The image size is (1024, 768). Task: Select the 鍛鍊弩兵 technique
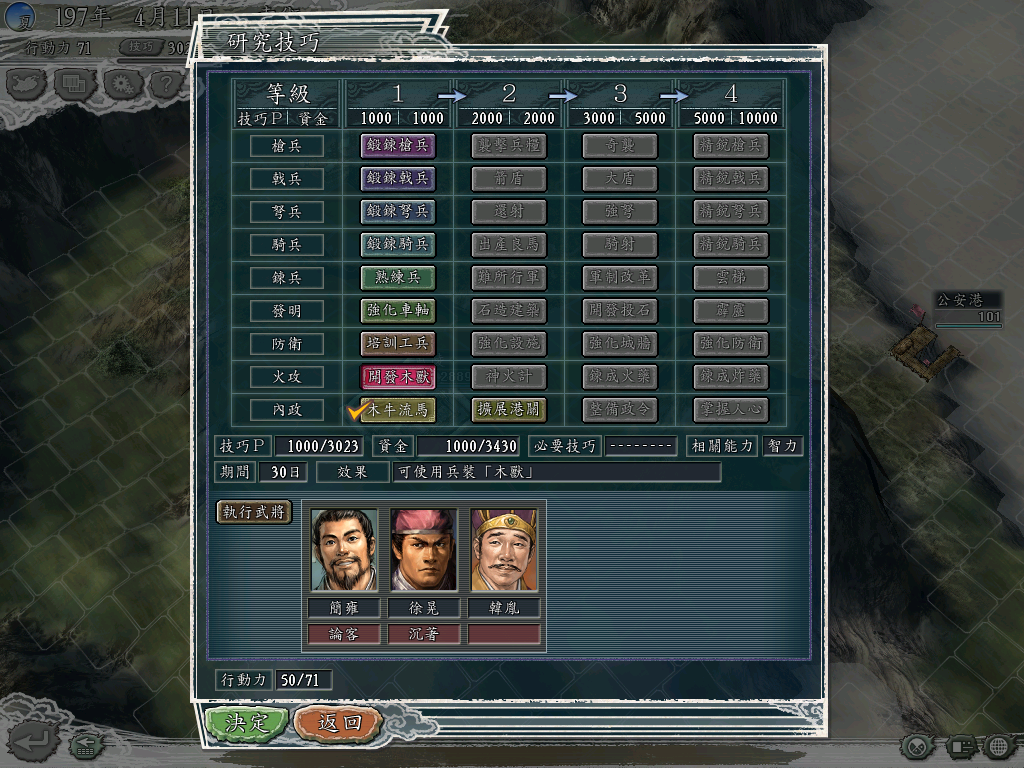coord(398,212)
